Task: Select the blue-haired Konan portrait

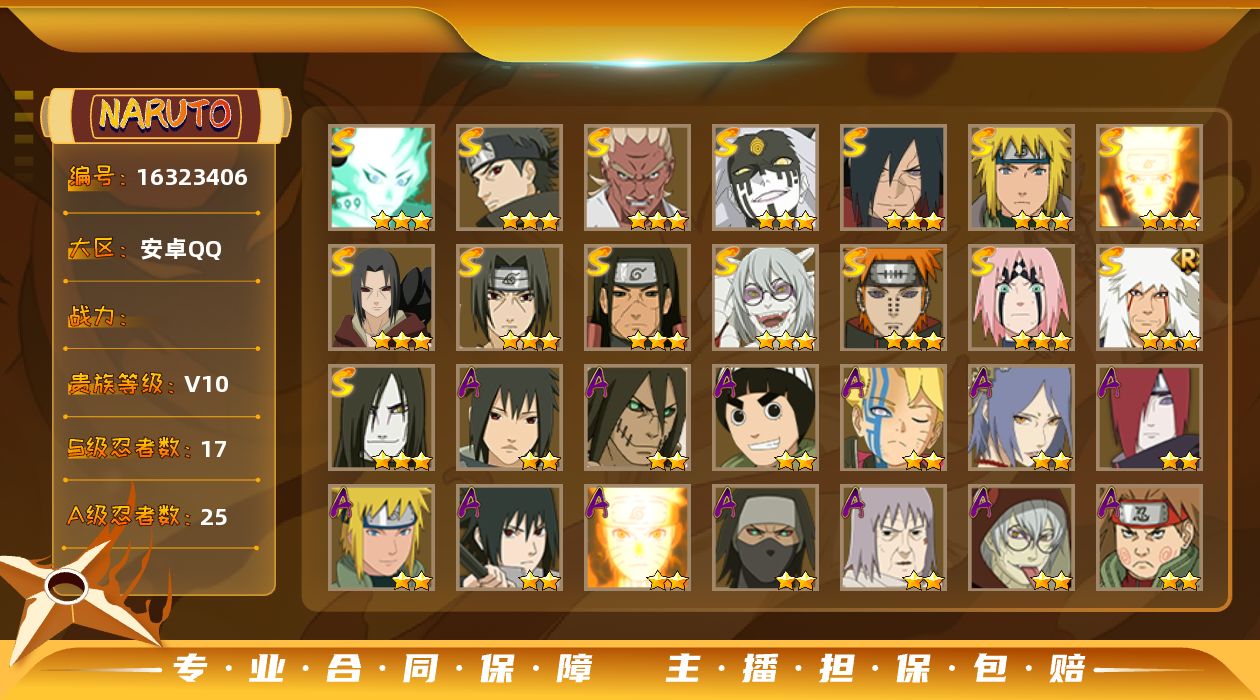Action: tap(1021, 417)
